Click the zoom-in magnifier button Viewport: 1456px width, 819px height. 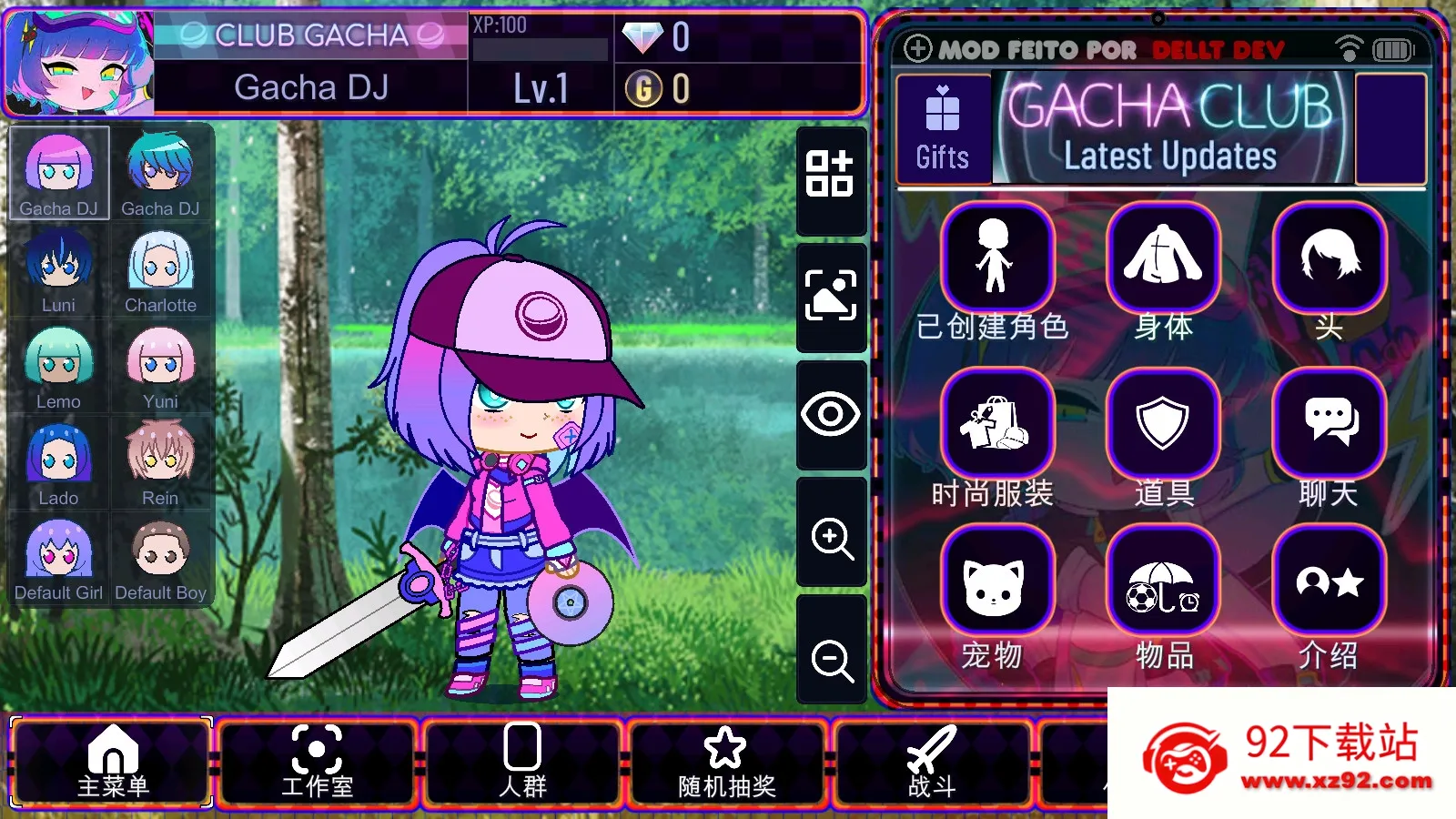832,537
